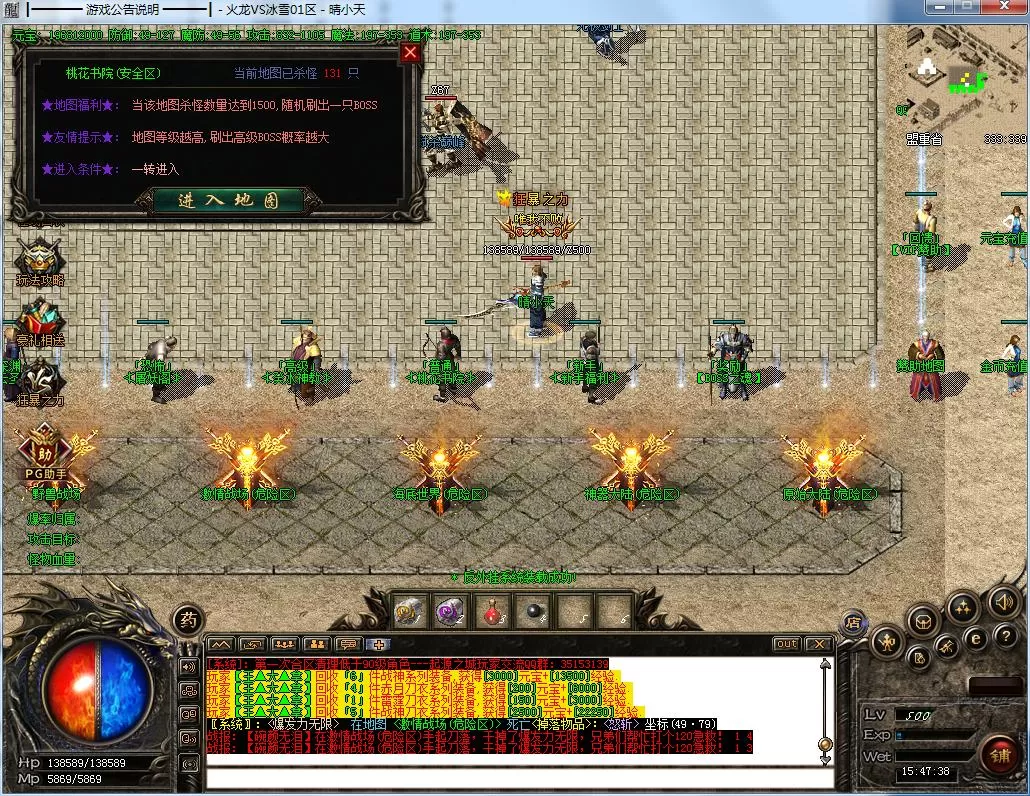Image resolution: width=1030 pixels, height=796 pixels.
Task: Click the 药 potion button
Action: click(x=186, y=618)
